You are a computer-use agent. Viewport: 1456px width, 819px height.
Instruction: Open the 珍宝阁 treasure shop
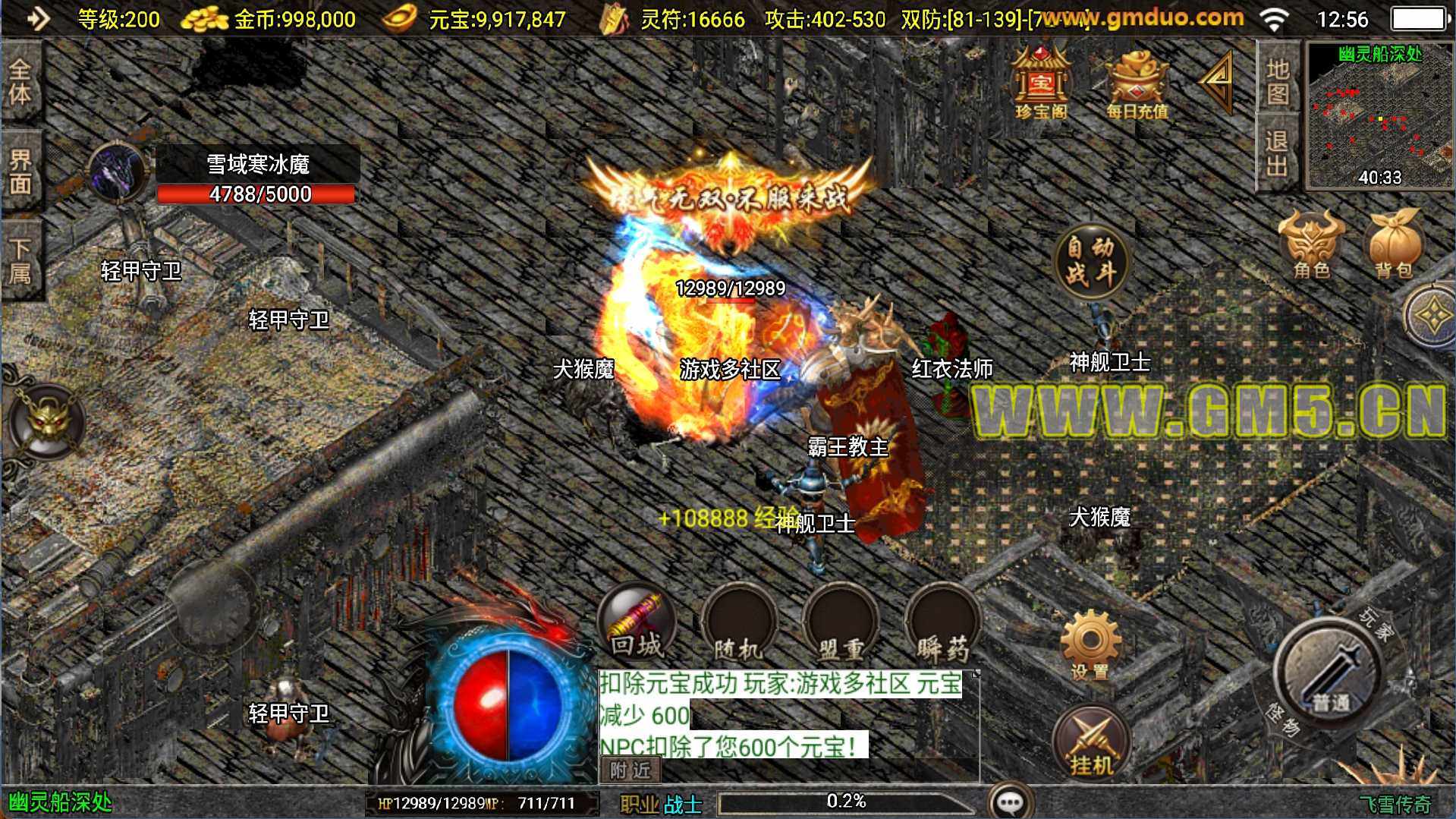pos(1041,83)
